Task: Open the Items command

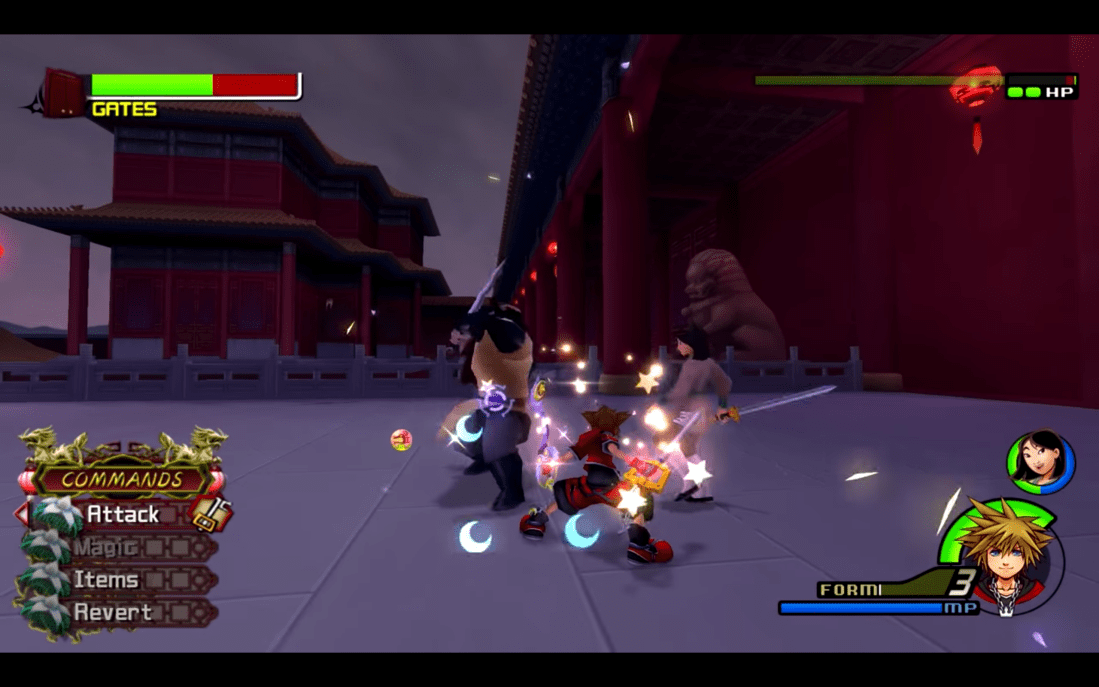Action: point(106,580)
